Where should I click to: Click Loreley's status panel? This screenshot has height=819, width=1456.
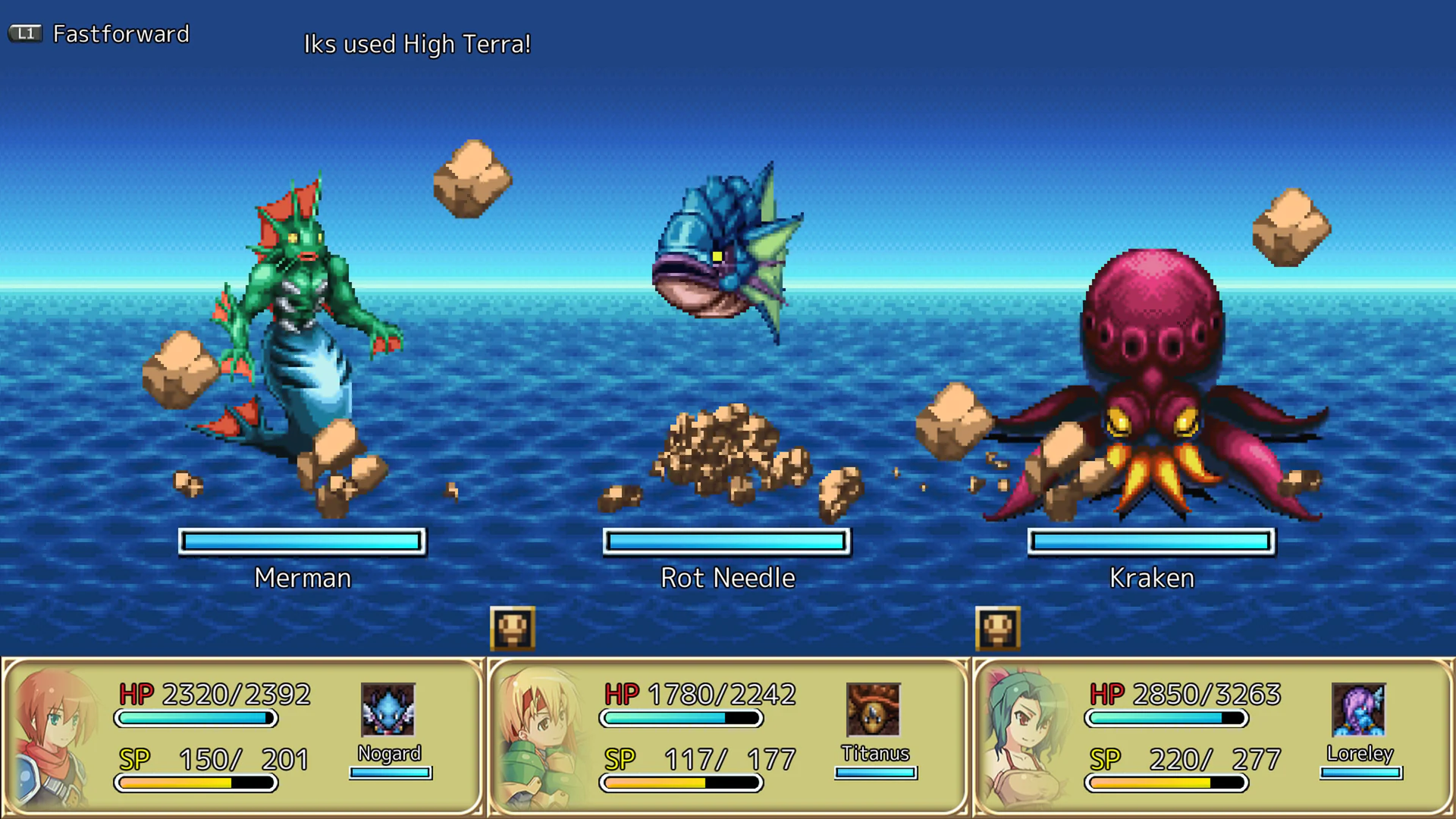pyautogui.click(x=1212, y=736)
